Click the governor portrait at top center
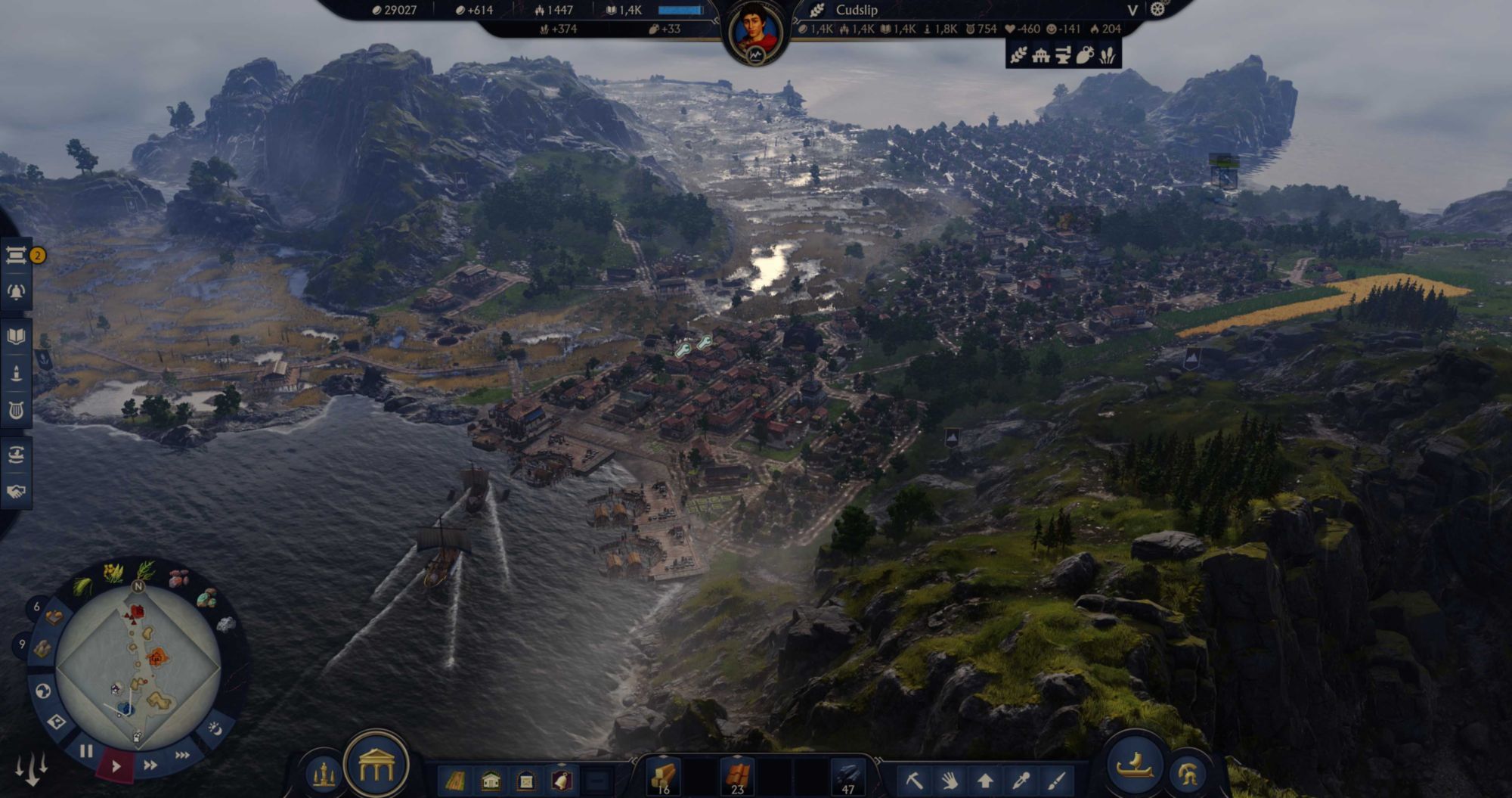 click(x=755, y=33)
